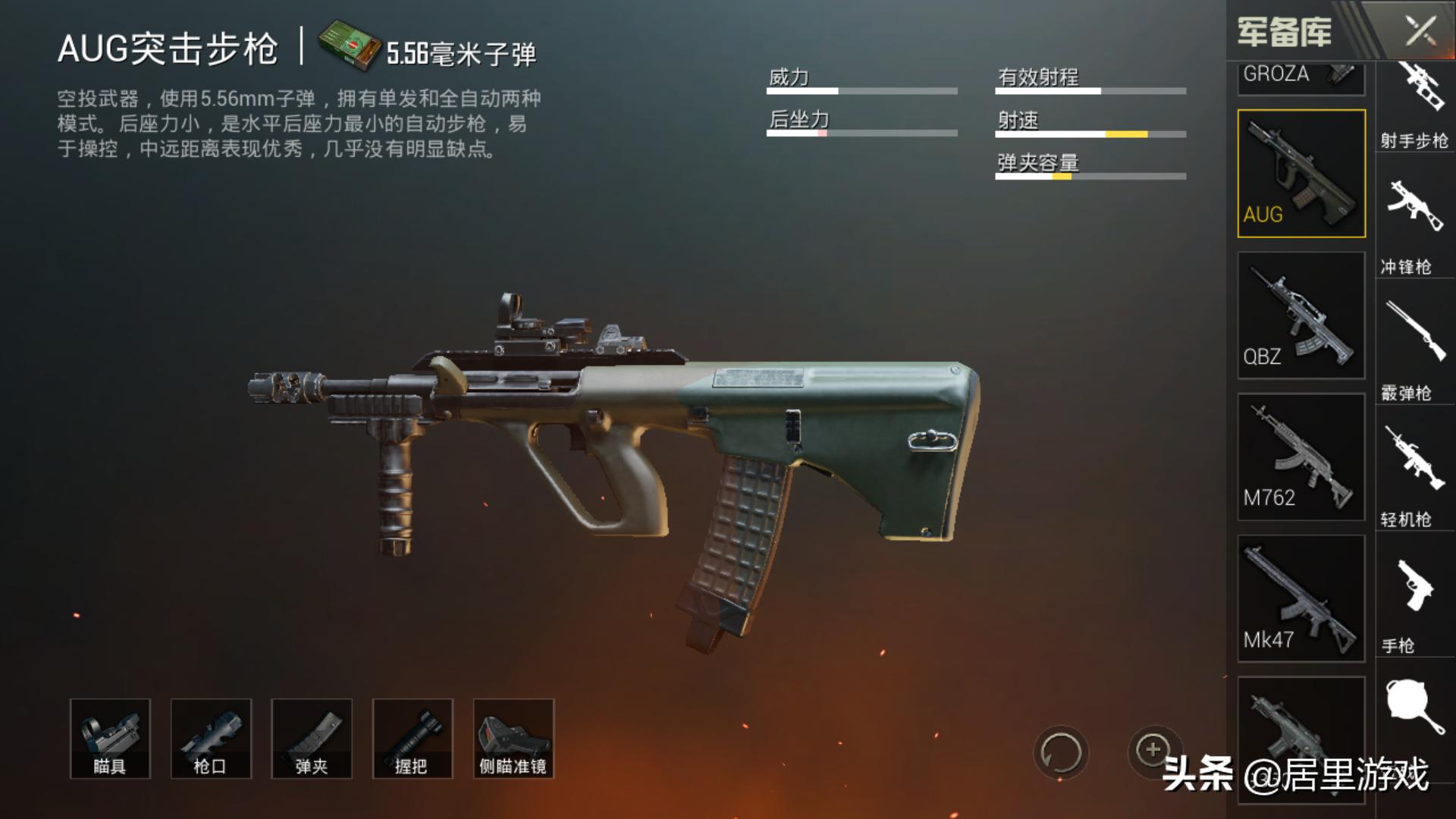Choose the 握把 grip attachment slot

413,739
